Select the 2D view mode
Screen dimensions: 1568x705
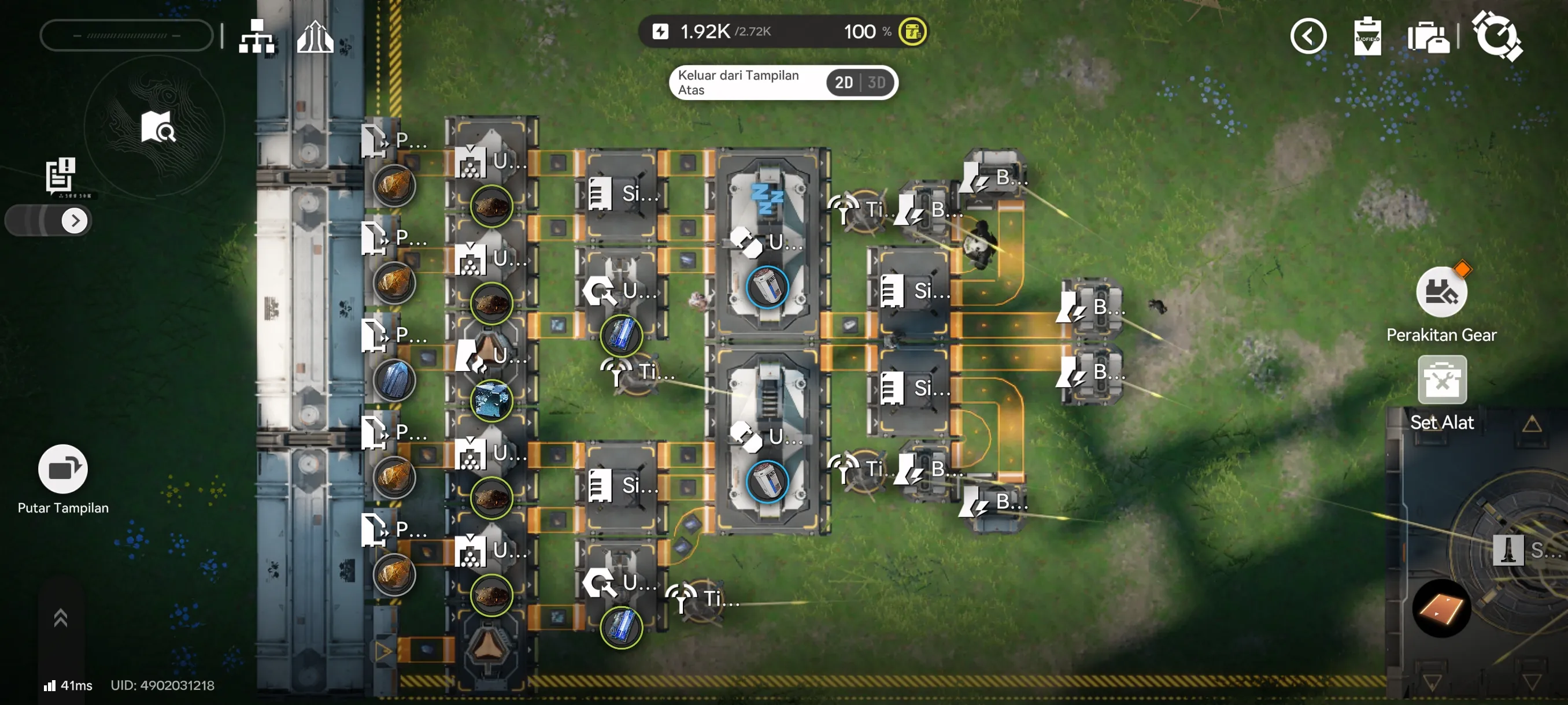843,82
